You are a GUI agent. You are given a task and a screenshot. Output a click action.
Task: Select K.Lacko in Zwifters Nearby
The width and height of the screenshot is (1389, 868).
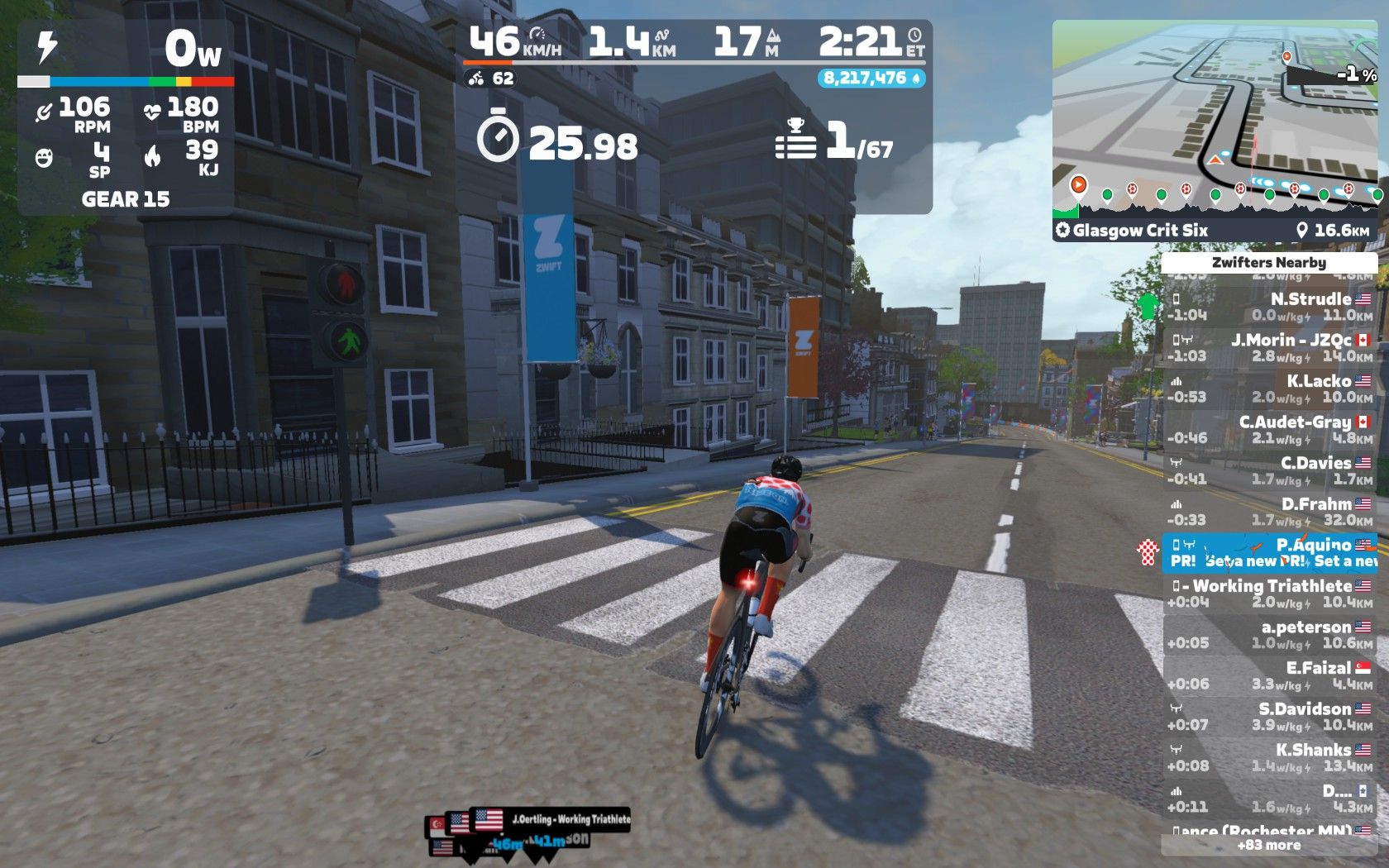(1269, 389)
